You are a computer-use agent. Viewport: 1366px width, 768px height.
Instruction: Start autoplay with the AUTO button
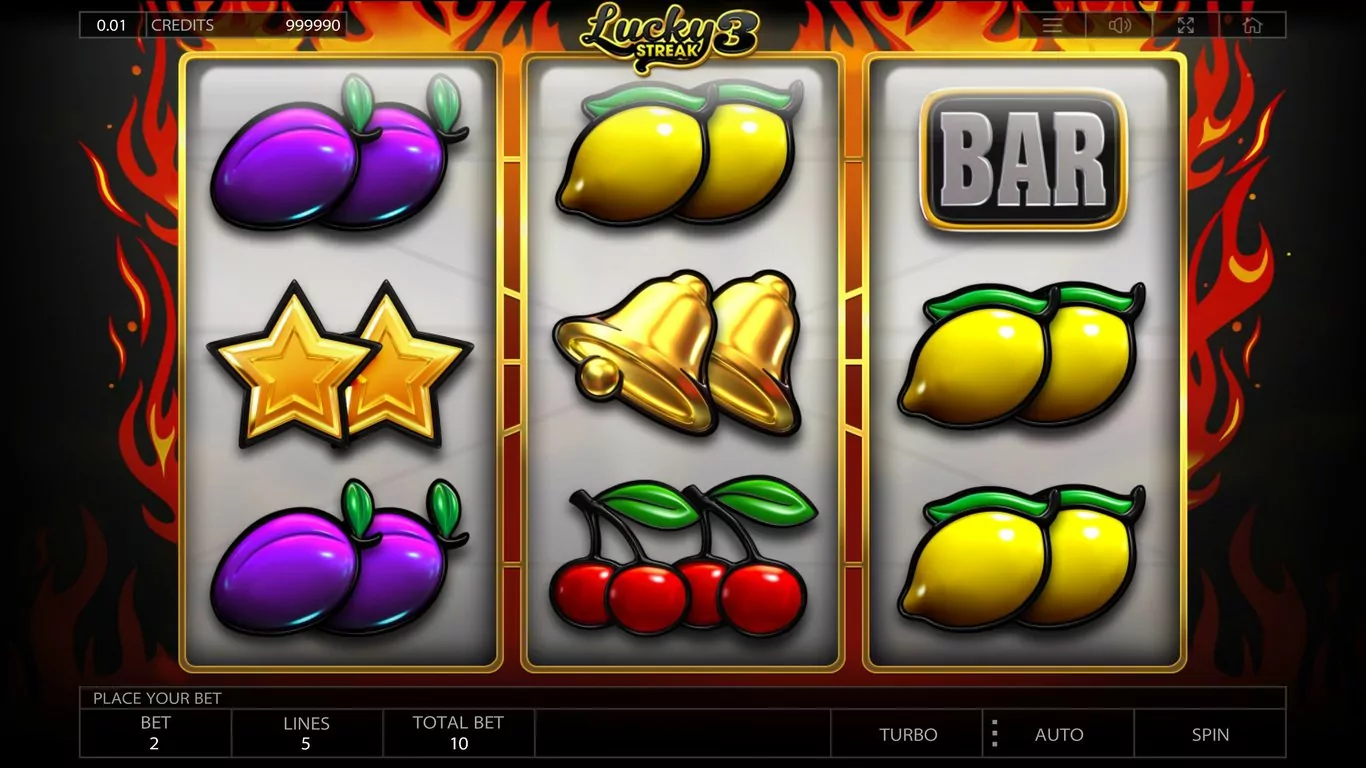[x=1059, y=734]
